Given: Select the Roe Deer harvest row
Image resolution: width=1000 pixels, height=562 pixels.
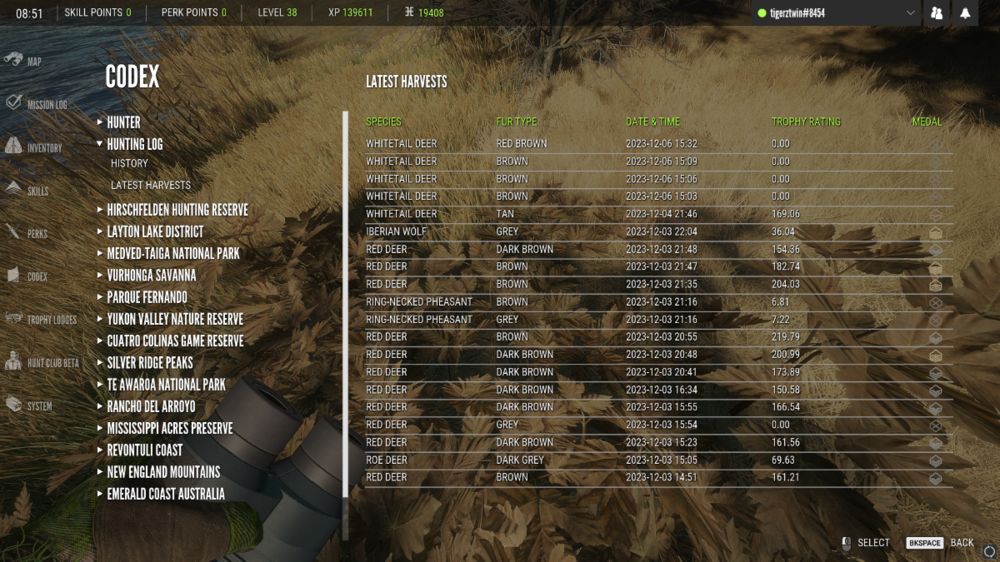Looking at the screenshot, I should point(650,460).
